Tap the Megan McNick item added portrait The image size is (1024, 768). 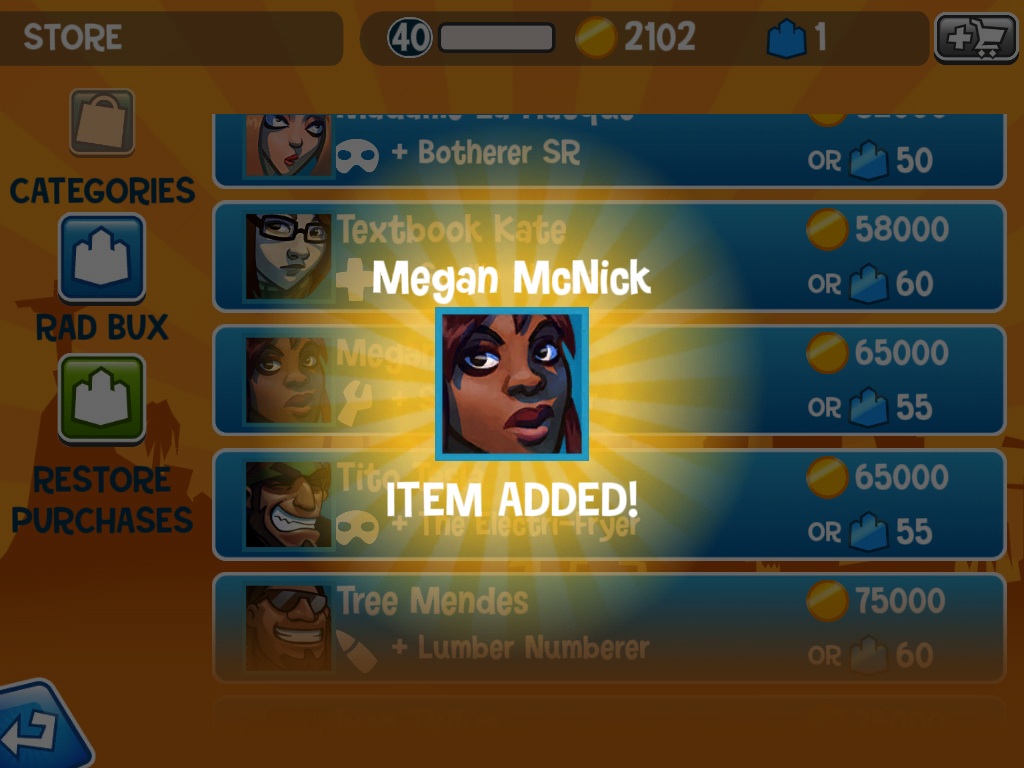(512, 384)
